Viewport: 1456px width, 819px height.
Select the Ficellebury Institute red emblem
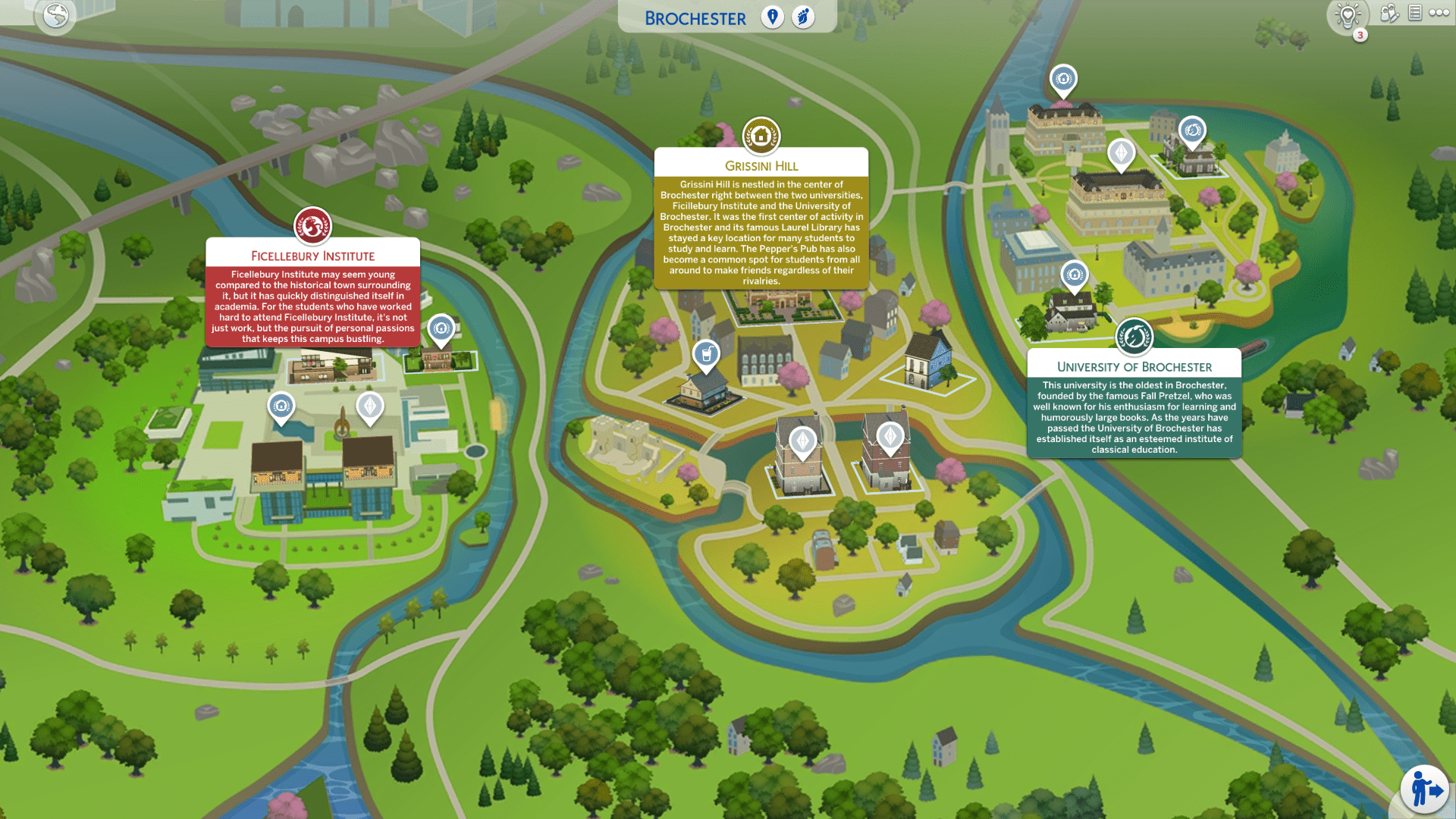click(x=312, y=226)
